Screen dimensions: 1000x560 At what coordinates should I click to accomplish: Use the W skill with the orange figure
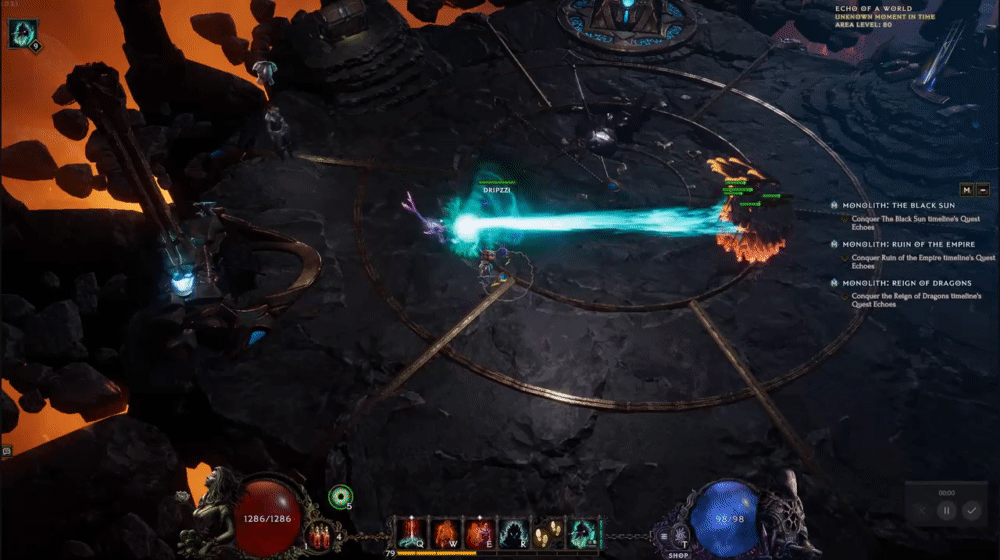(445, 532)
